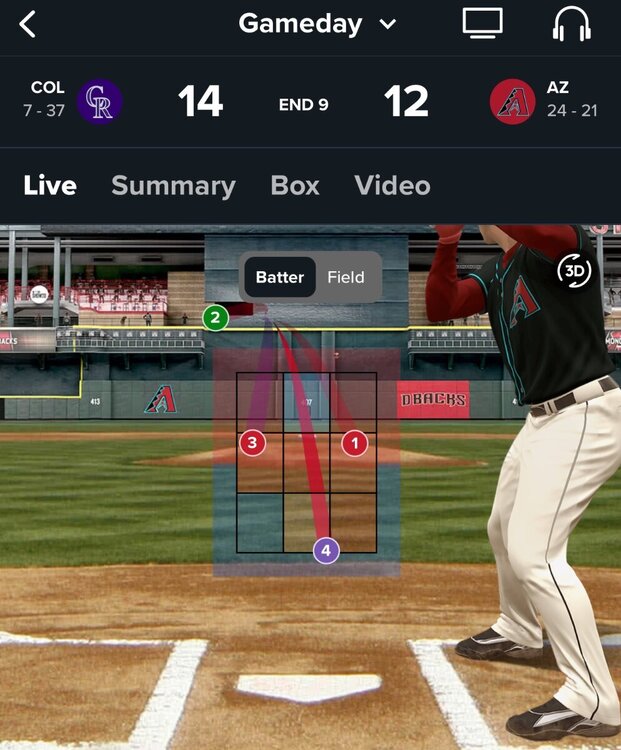Toggle the 3D view button
Viewport: 621px width, 750px height.
tap(574, 271)
